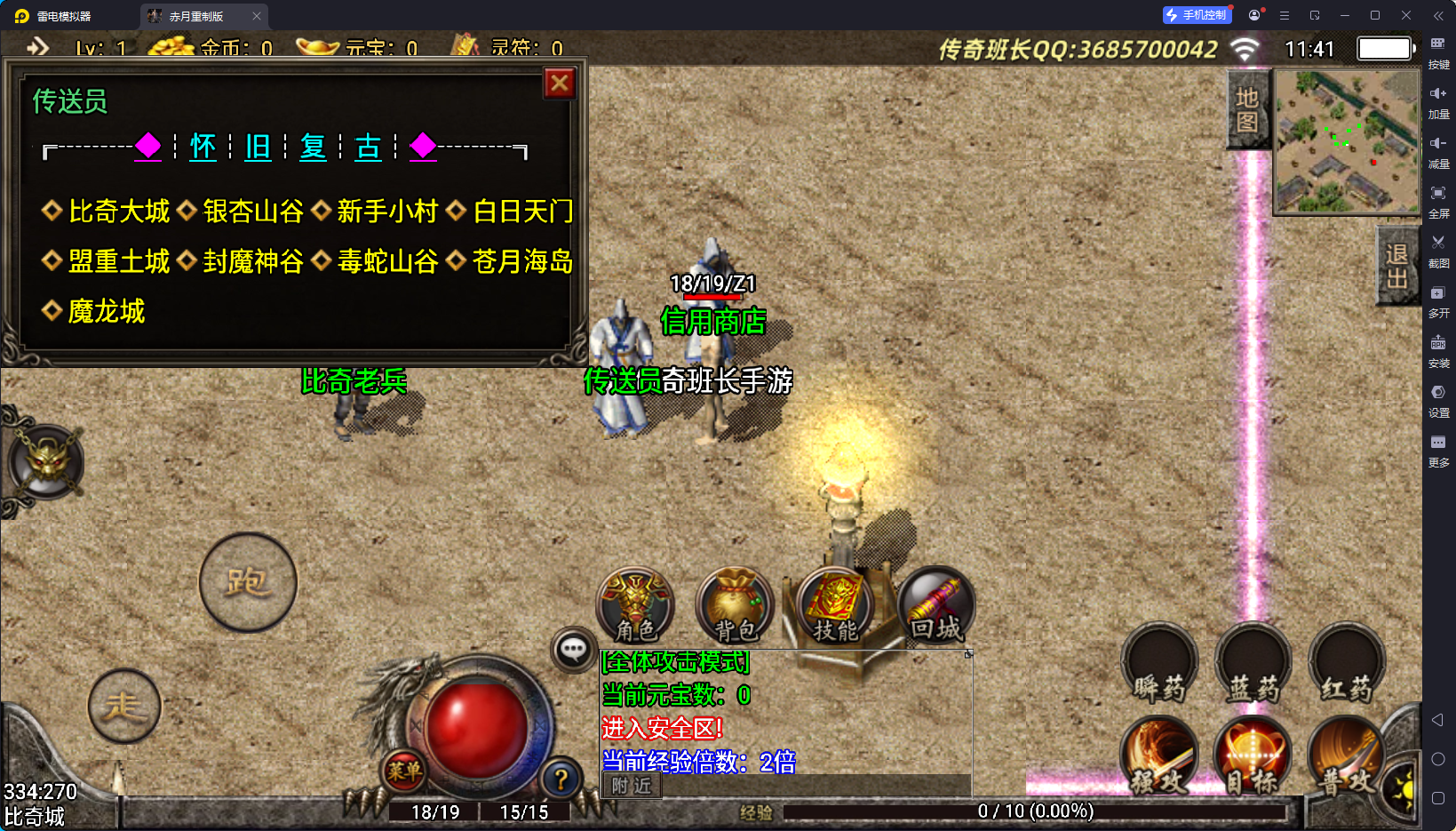Select 新手小村 teleport option
Viewport: 1456px width, 831px height.
click(387, 212)
